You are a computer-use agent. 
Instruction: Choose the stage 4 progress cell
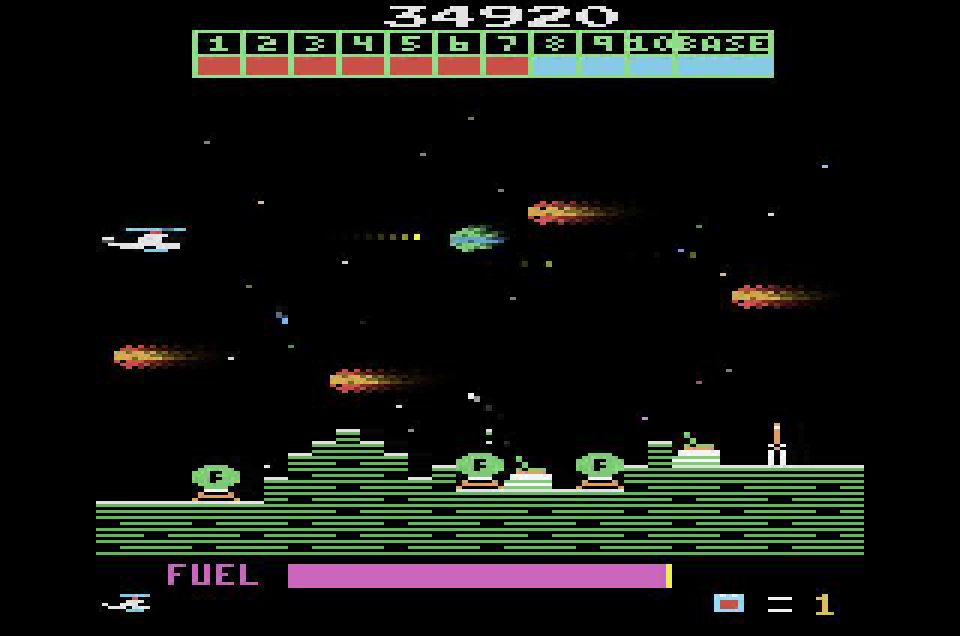click(x=362, y=54)
